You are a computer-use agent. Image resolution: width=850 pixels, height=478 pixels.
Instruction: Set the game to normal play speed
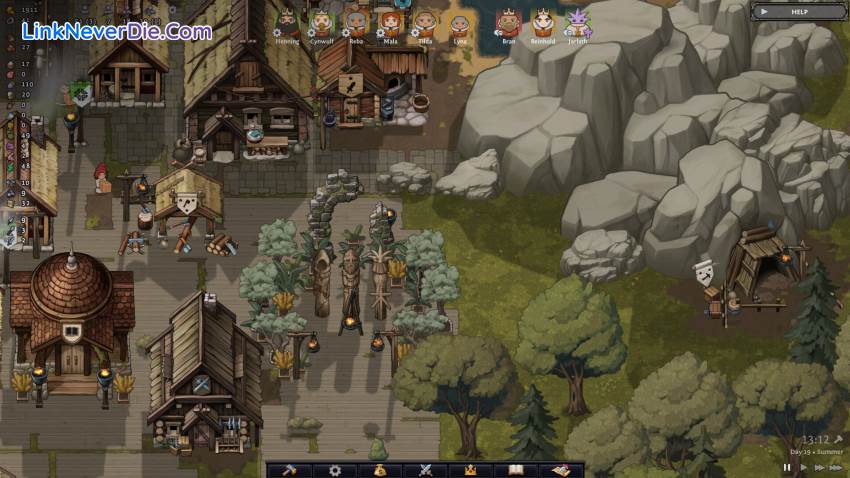[x=803, y=467]
